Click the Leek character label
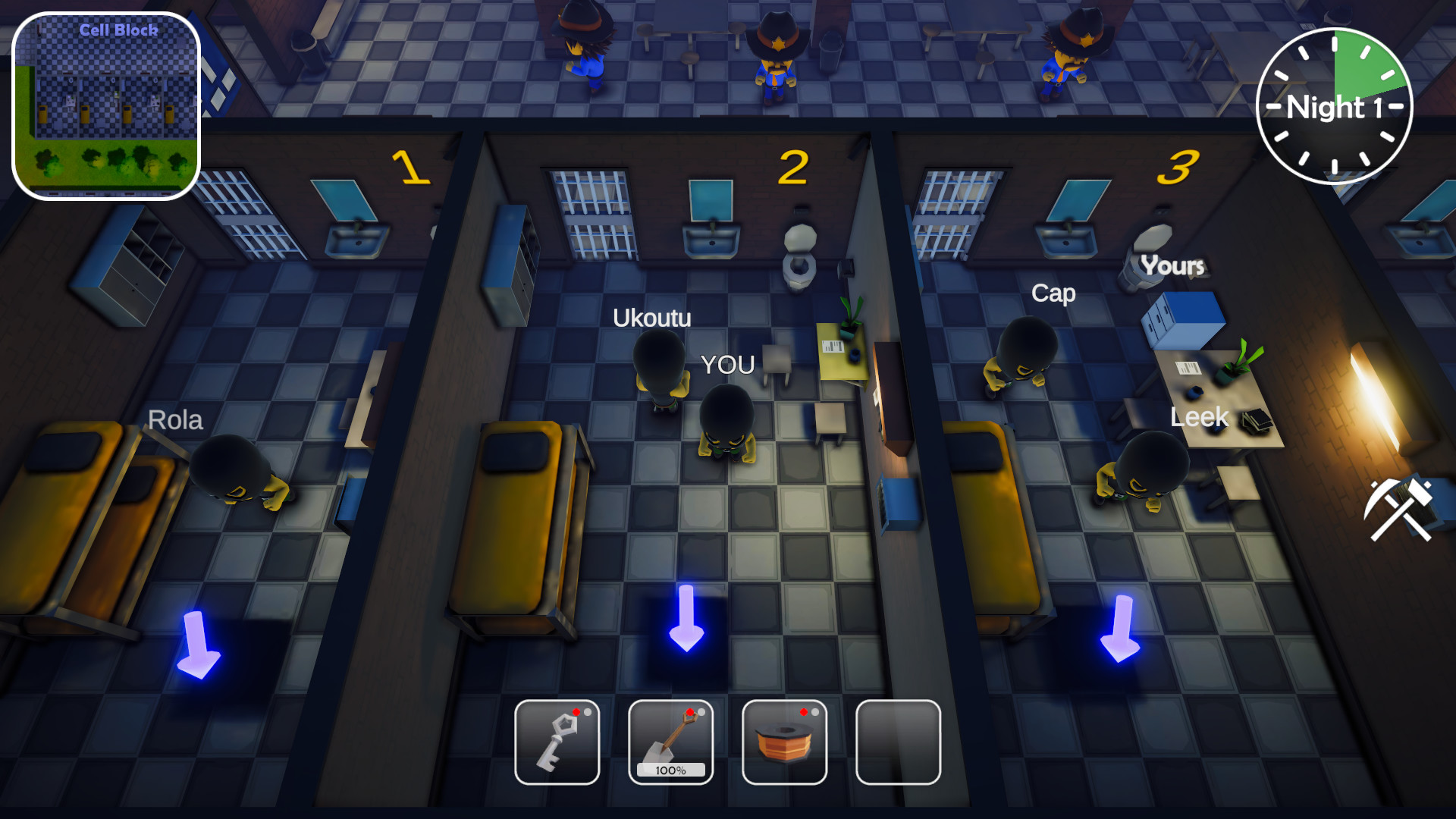 click(1200, 417)
